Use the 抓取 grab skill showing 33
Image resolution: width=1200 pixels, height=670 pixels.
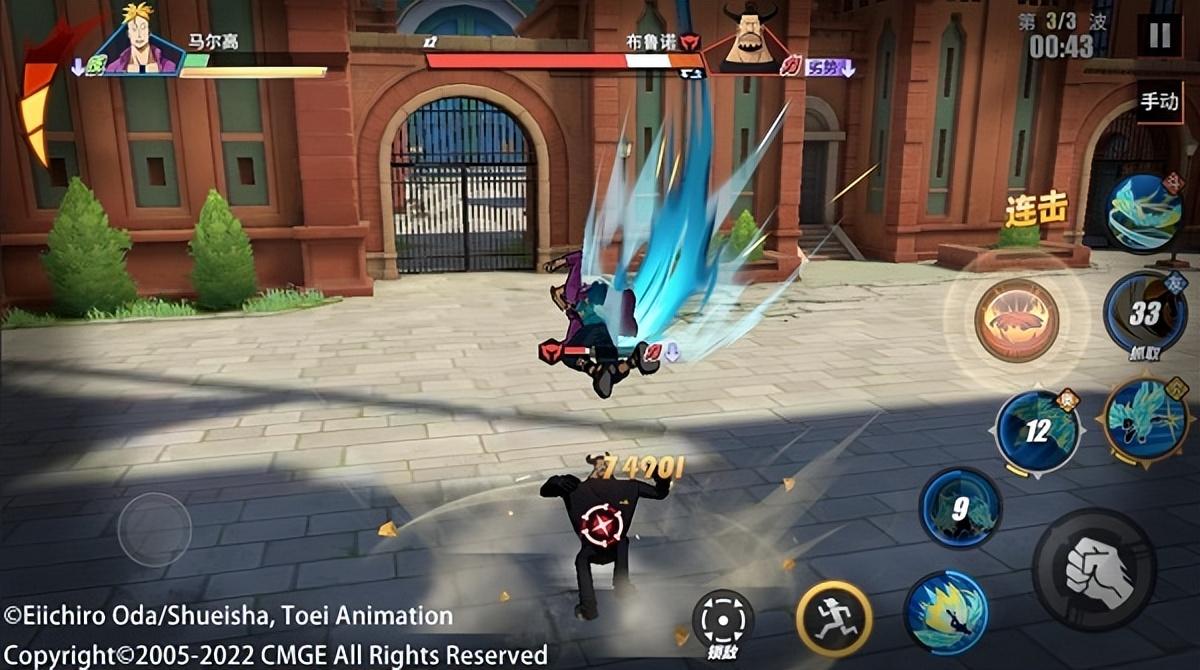[x=1144, y=312]
